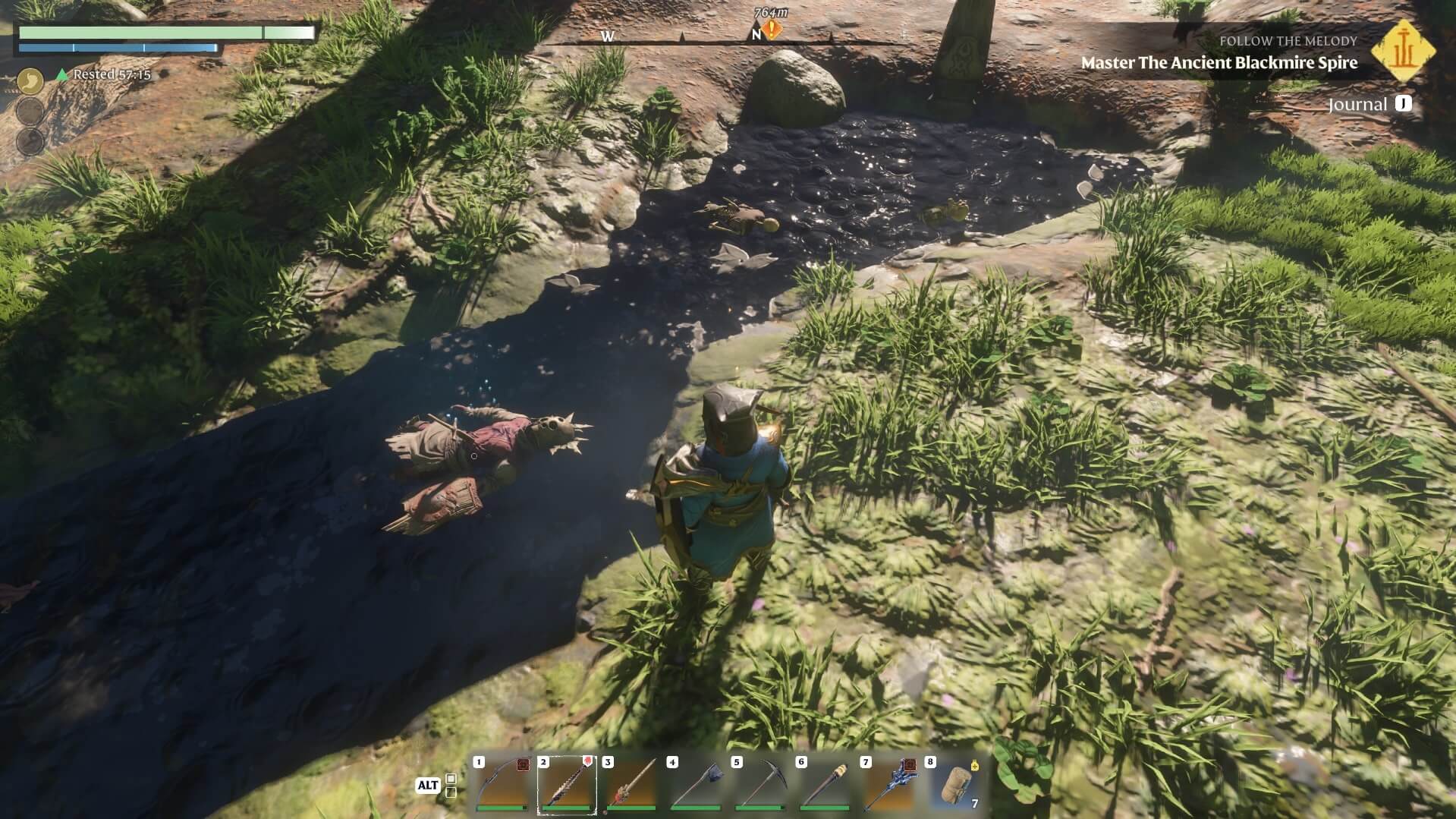Select the Master The Ancient Blackmire Spire objective
This screenshot has width=1456, height=819.
pos(1219,63)
